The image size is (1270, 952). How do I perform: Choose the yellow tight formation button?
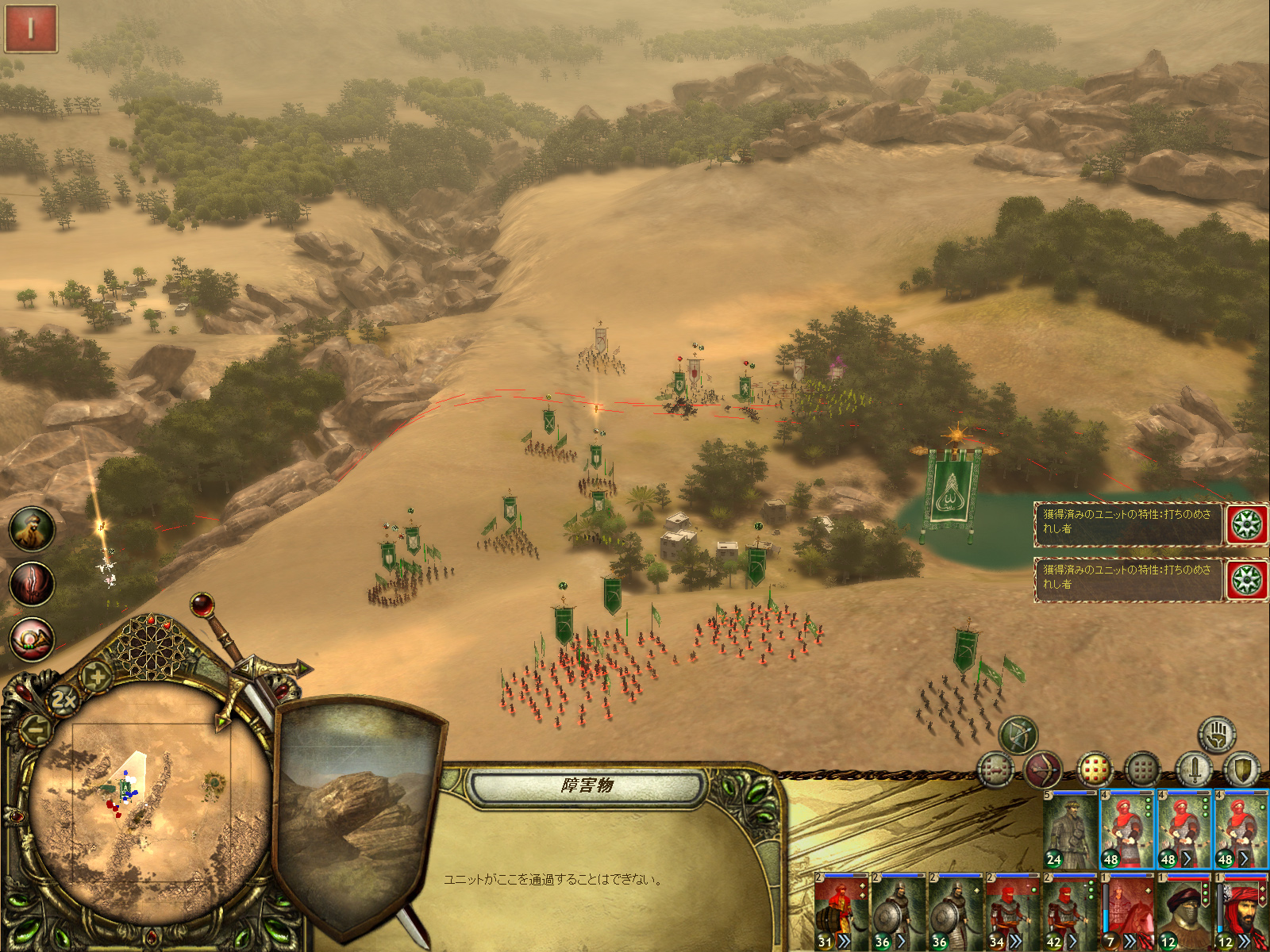click(1095, 770)
